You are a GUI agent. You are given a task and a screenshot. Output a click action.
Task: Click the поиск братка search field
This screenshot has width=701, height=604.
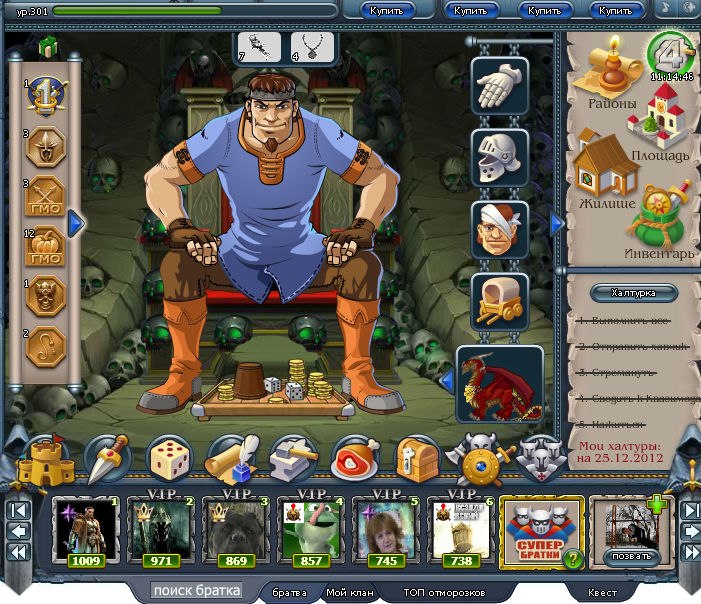click(198, 591)
